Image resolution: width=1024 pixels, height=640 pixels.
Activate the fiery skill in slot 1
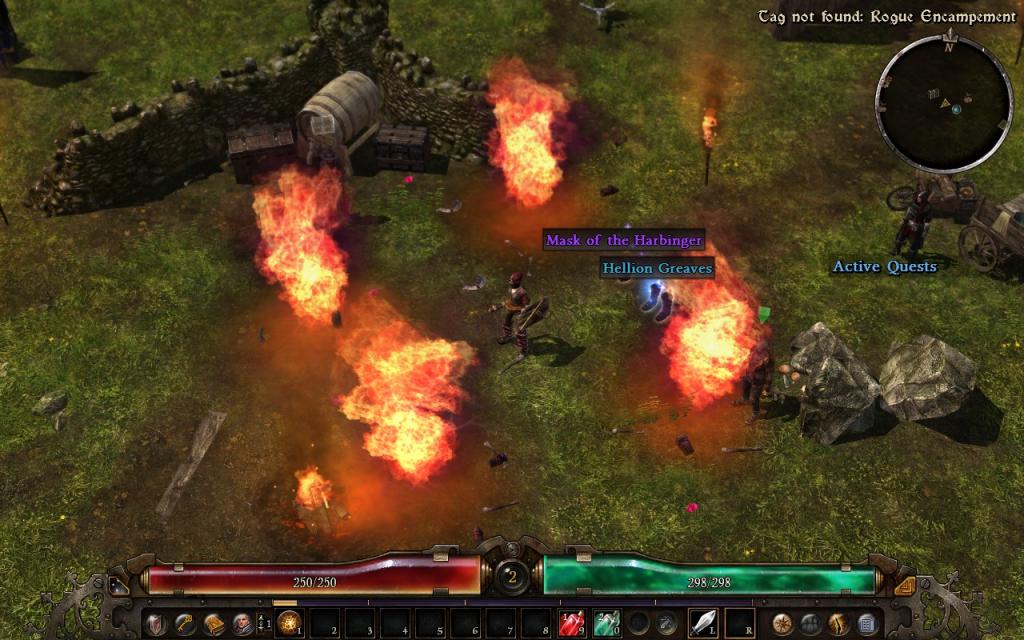coord(289,624)
